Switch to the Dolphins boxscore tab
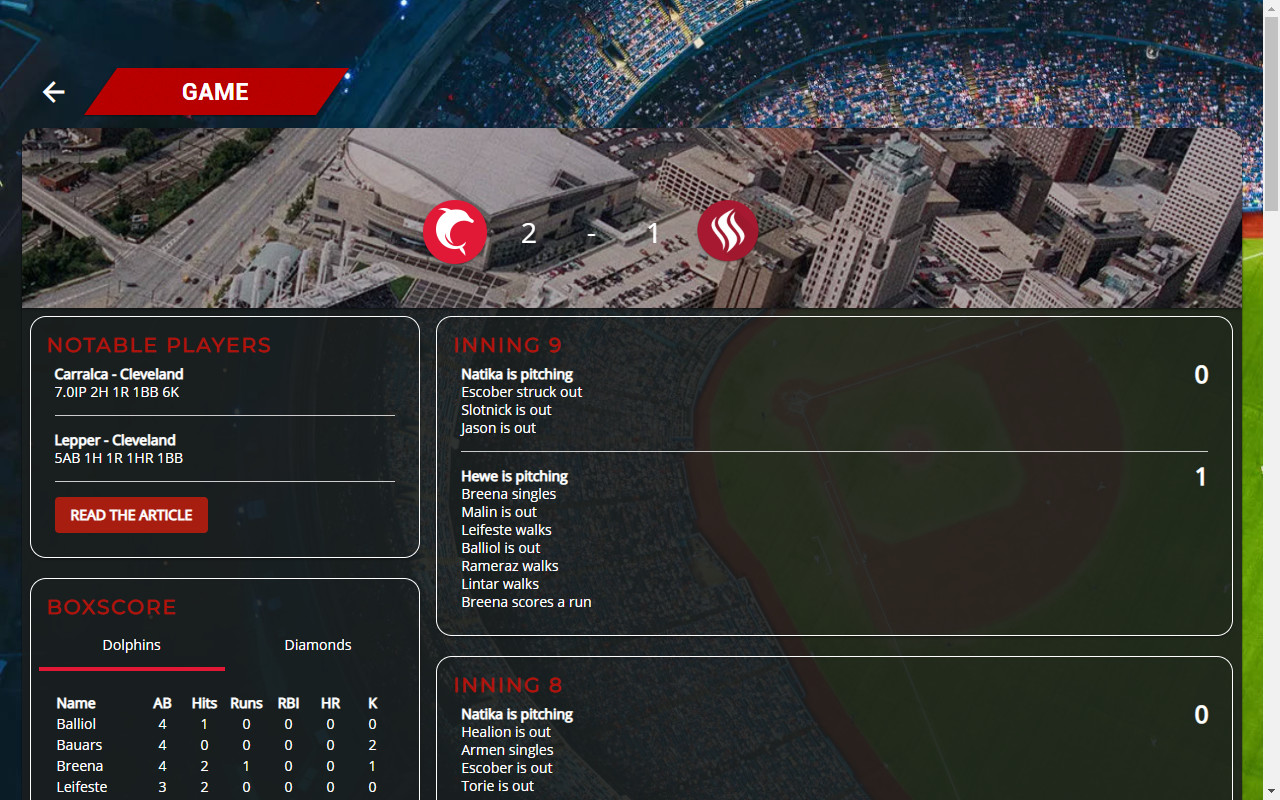1280x800 pixels. point(131,645)
